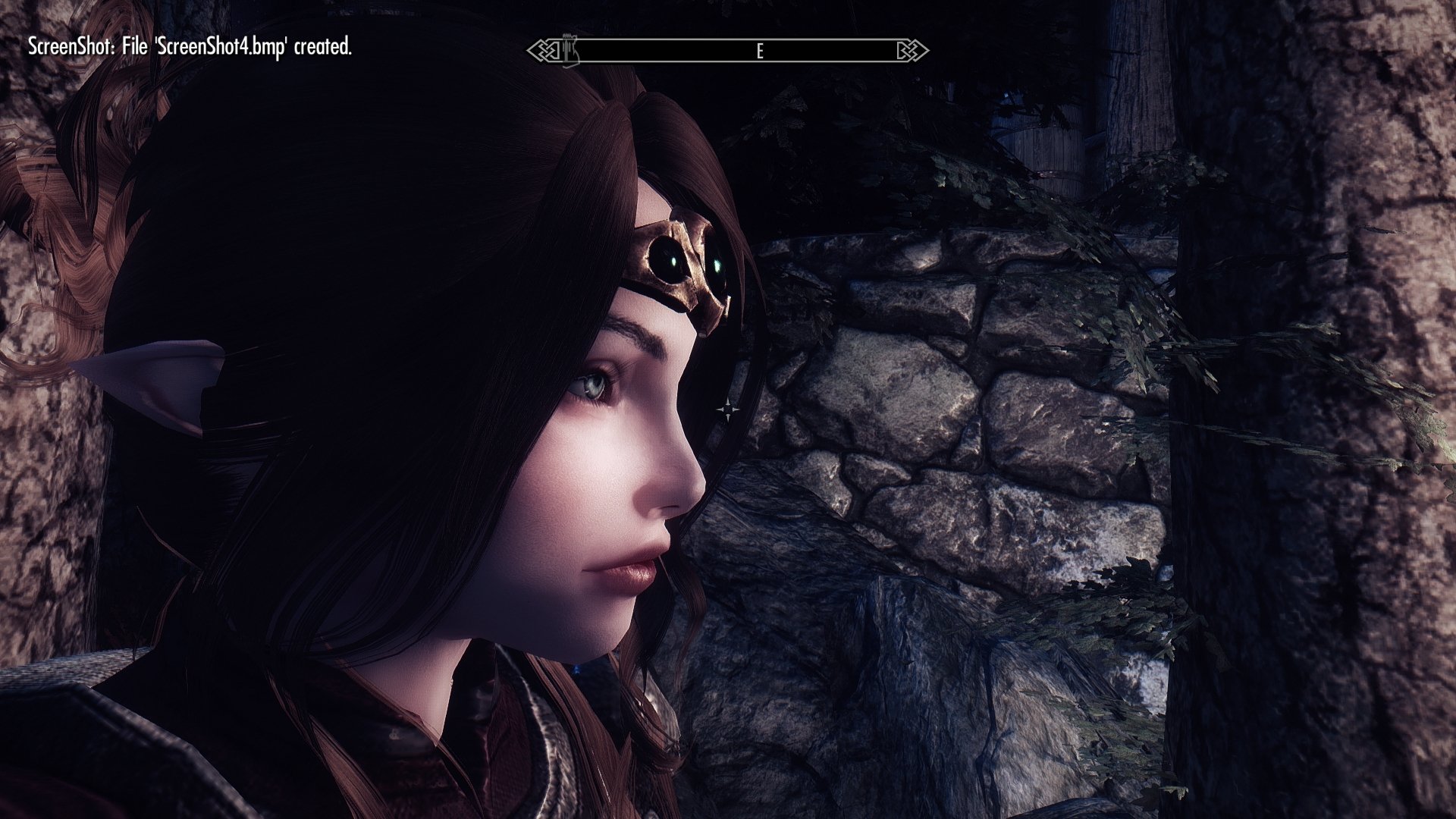The height and width of the screenshot is (819, 1456).
Task: Select the East heading letter on the compass
Action: [x=759, y=51]
